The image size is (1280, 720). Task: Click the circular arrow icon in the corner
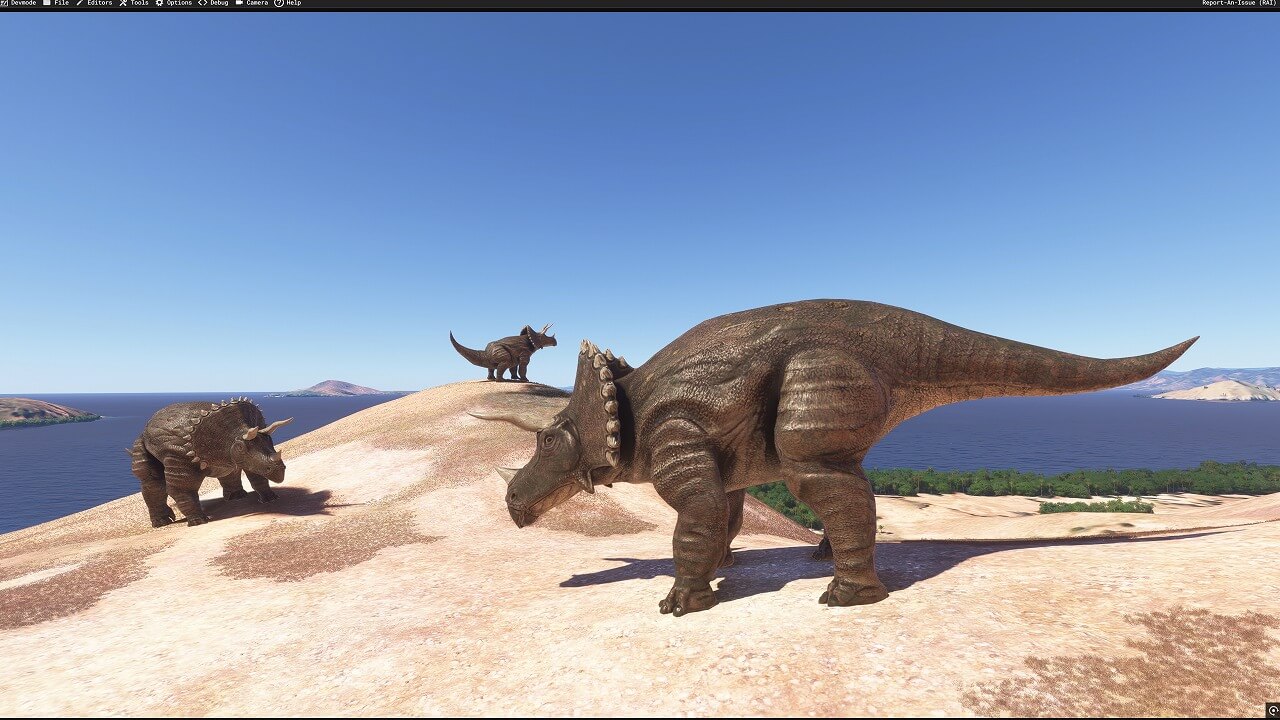pos(1272,711)
